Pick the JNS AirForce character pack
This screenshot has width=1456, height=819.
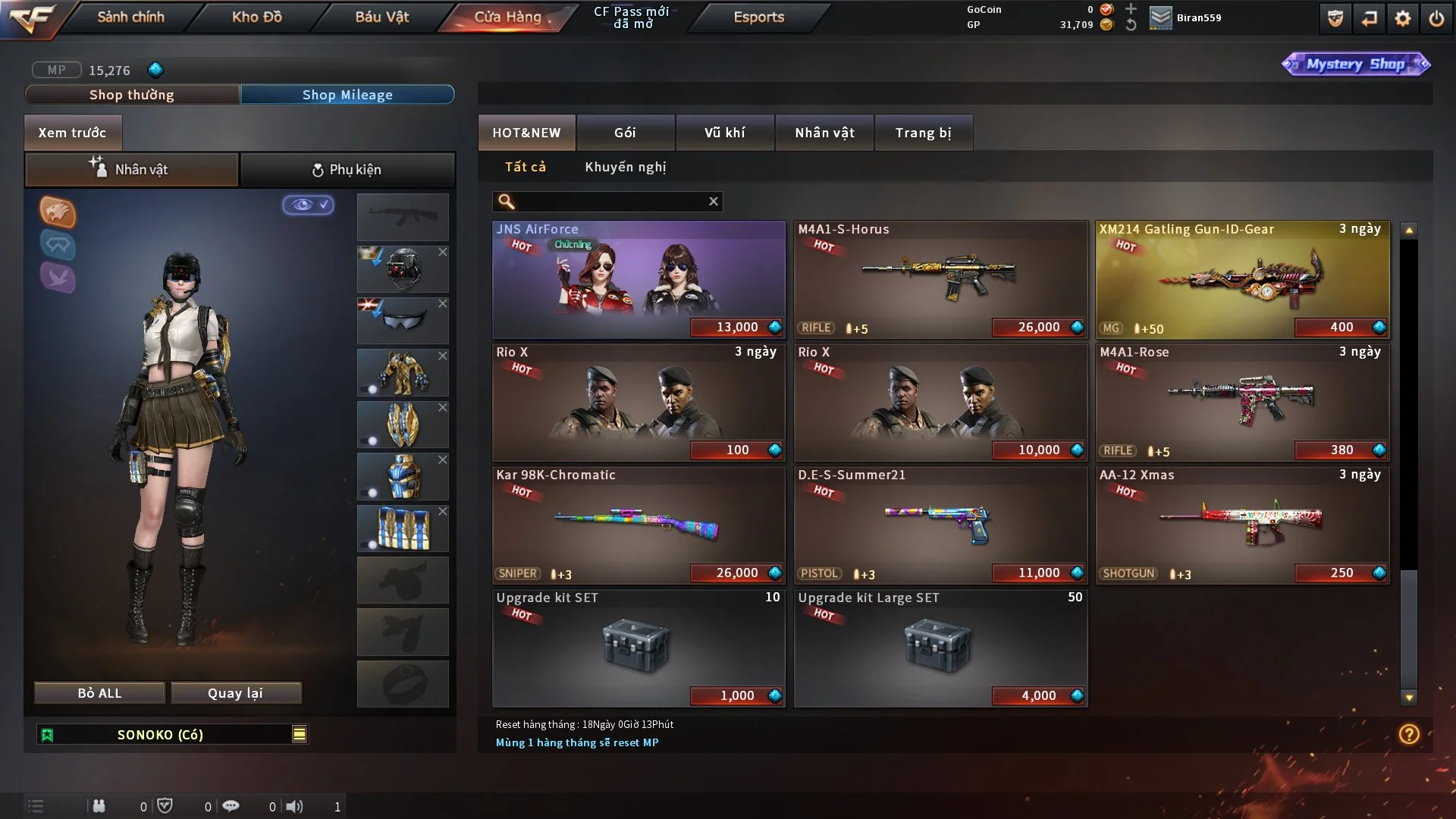[639, 279]
